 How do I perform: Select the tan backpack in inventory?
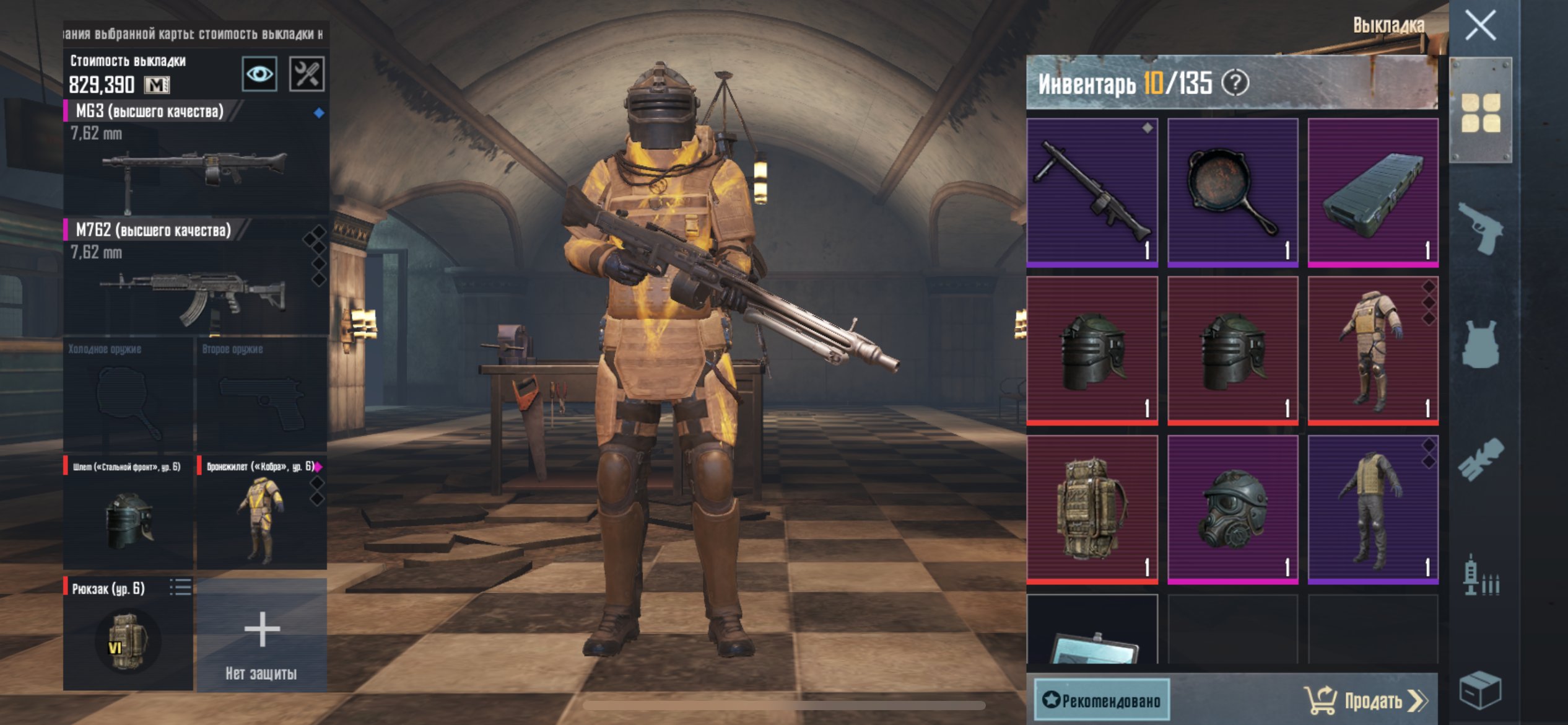coord(1092,509)
